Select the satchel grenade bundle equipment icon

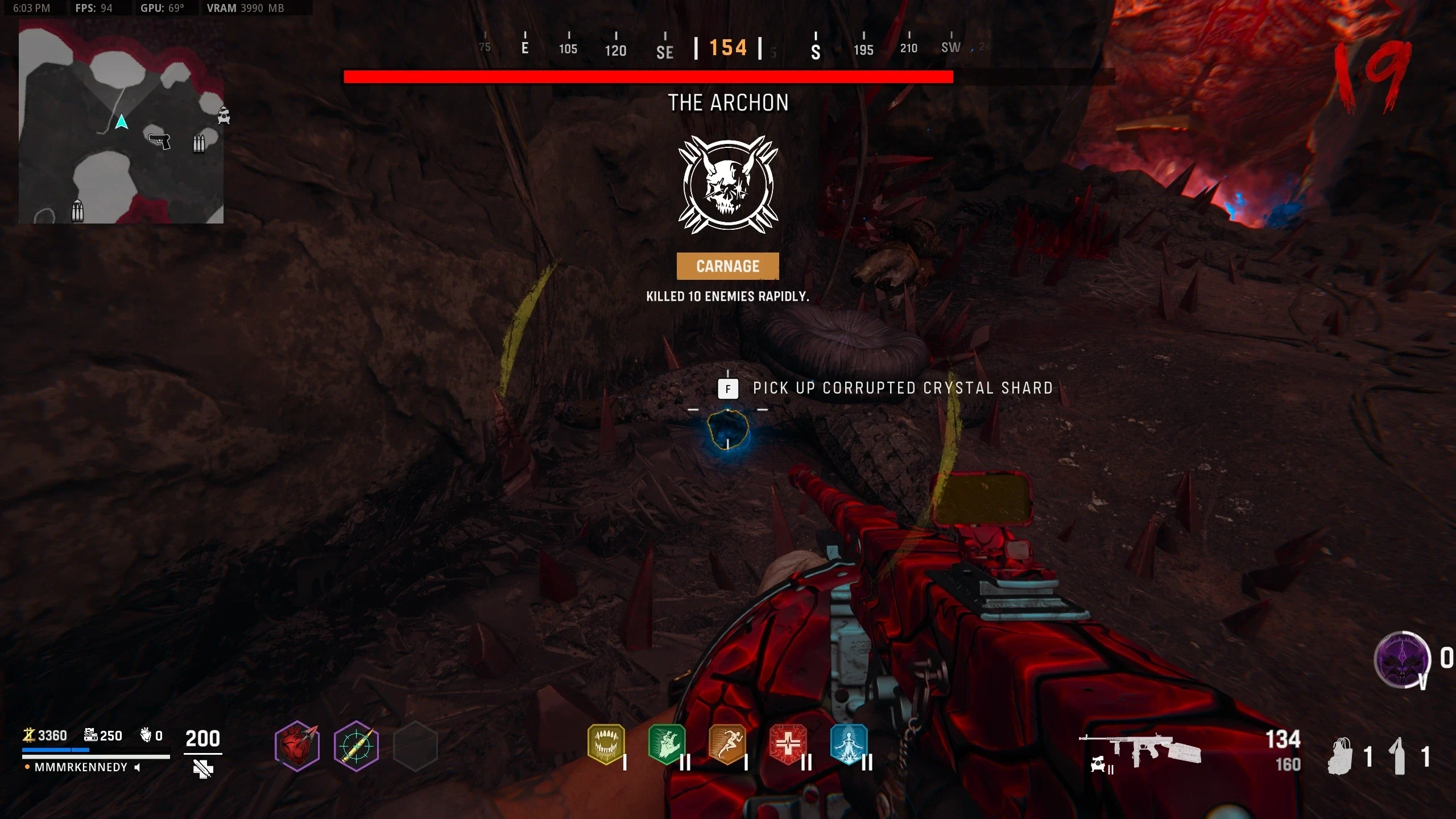coord(1341,756)
